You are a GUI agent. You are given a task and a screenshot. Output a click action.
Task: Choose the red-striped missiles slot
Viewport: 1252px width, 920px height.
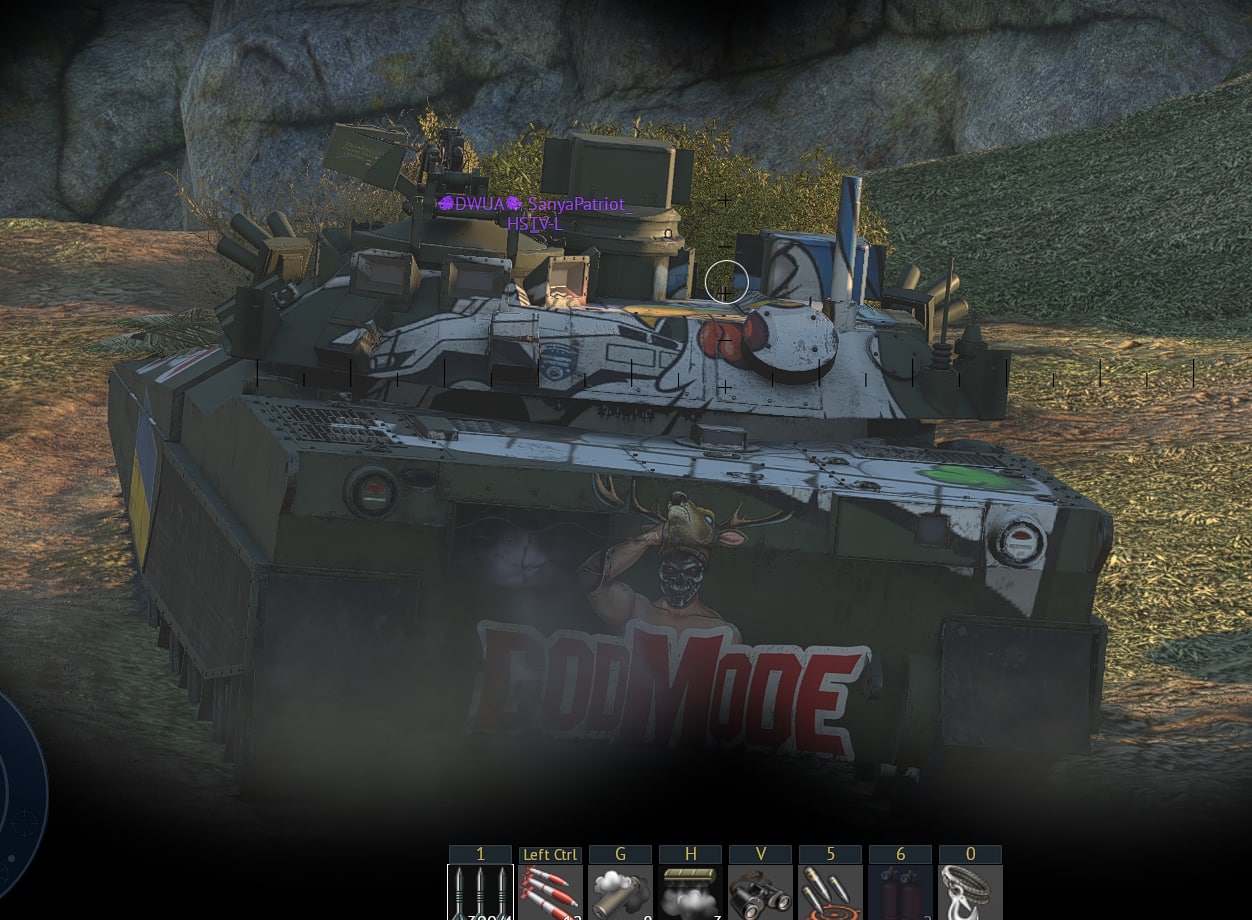coord(550,892)
